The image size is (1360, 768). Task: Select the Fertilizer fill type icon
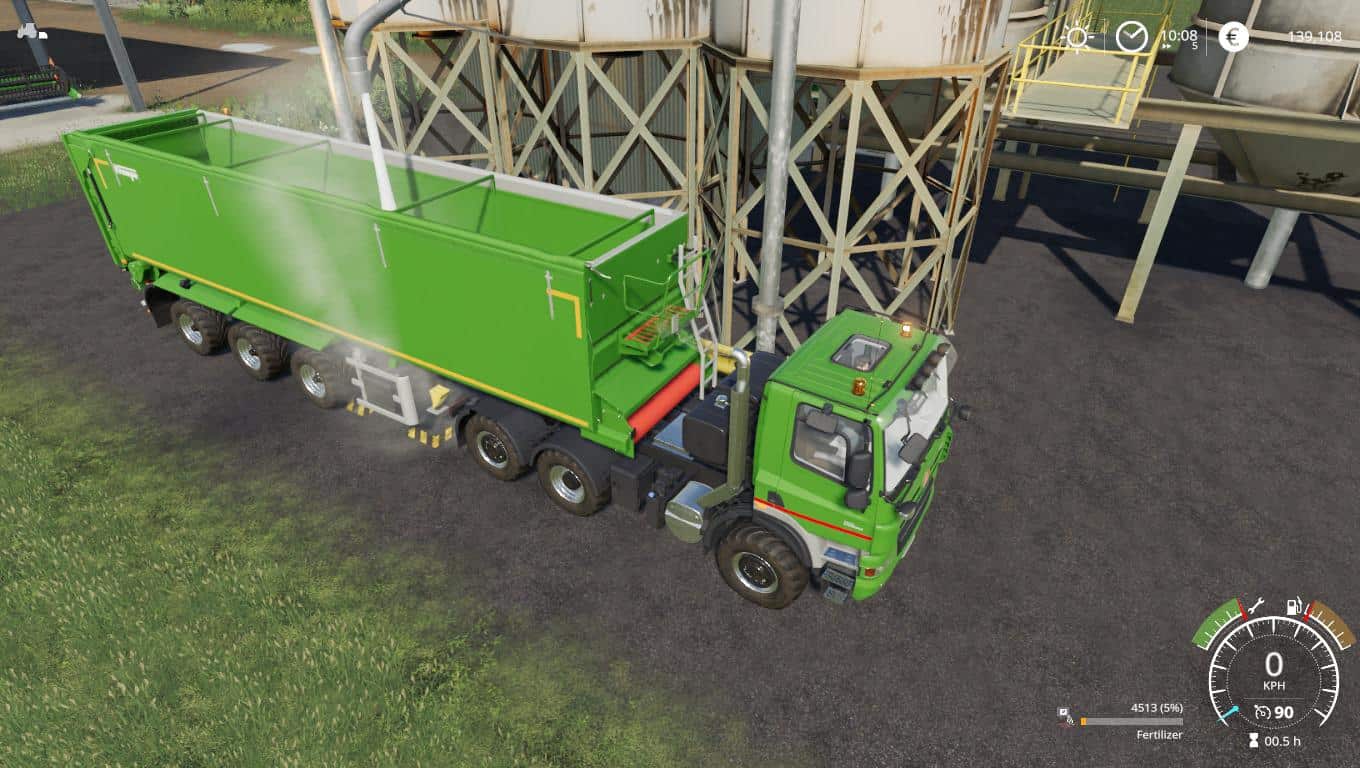click(x=1066, y=717)
